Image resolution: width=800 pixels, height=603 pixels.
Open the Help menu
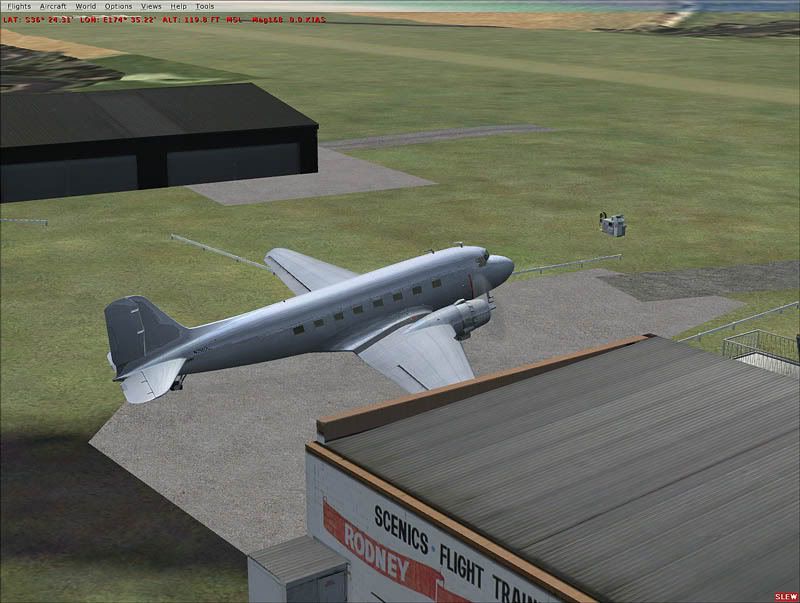point(178,6)
